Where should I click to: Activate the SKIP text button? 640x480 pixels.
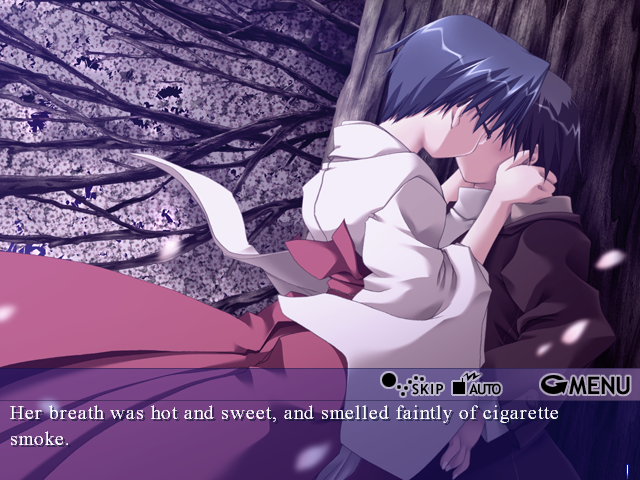[413, 384]
